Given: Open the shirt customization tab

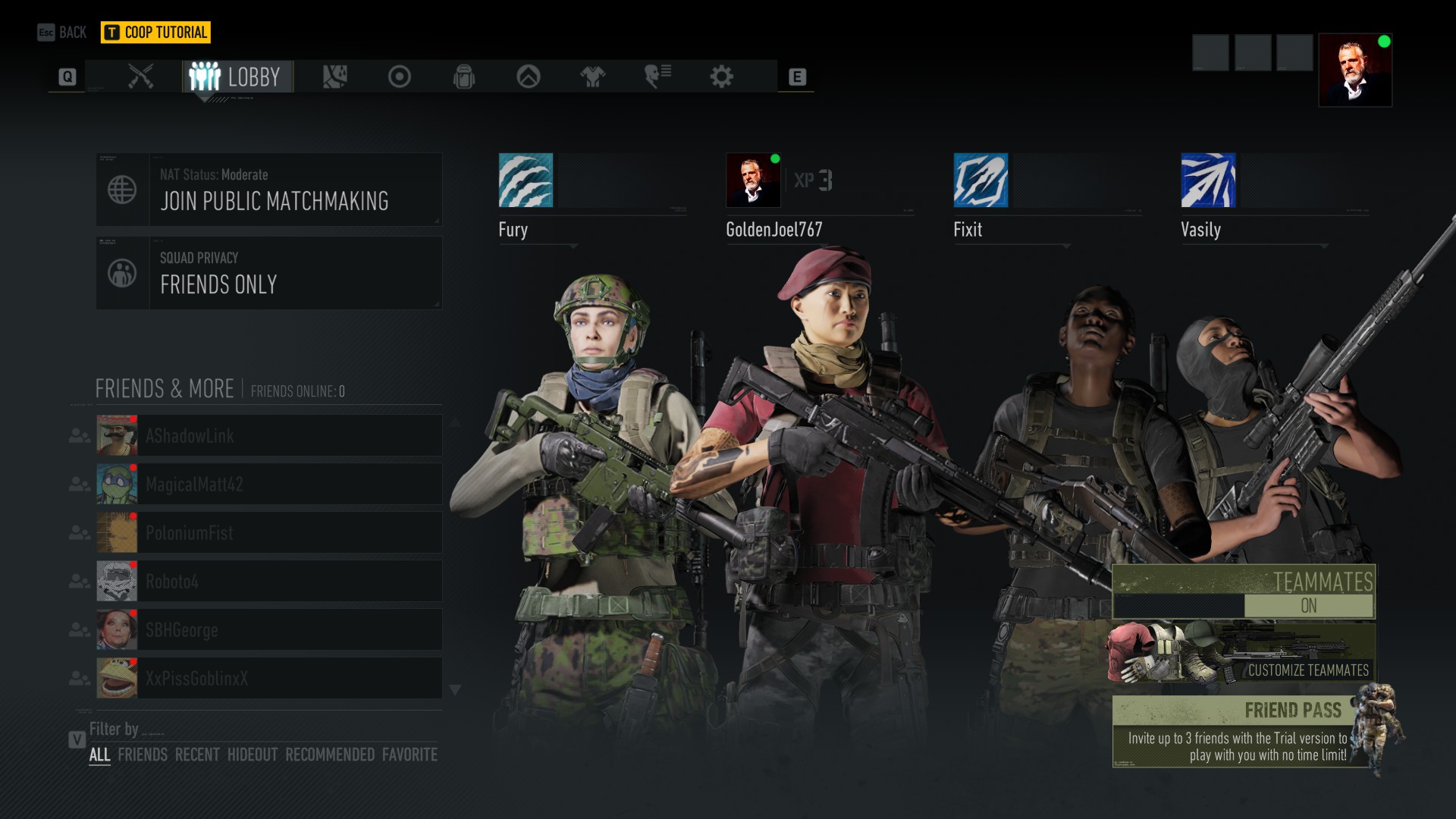Looking at the screenshot, I should click(x=592, y=77).
